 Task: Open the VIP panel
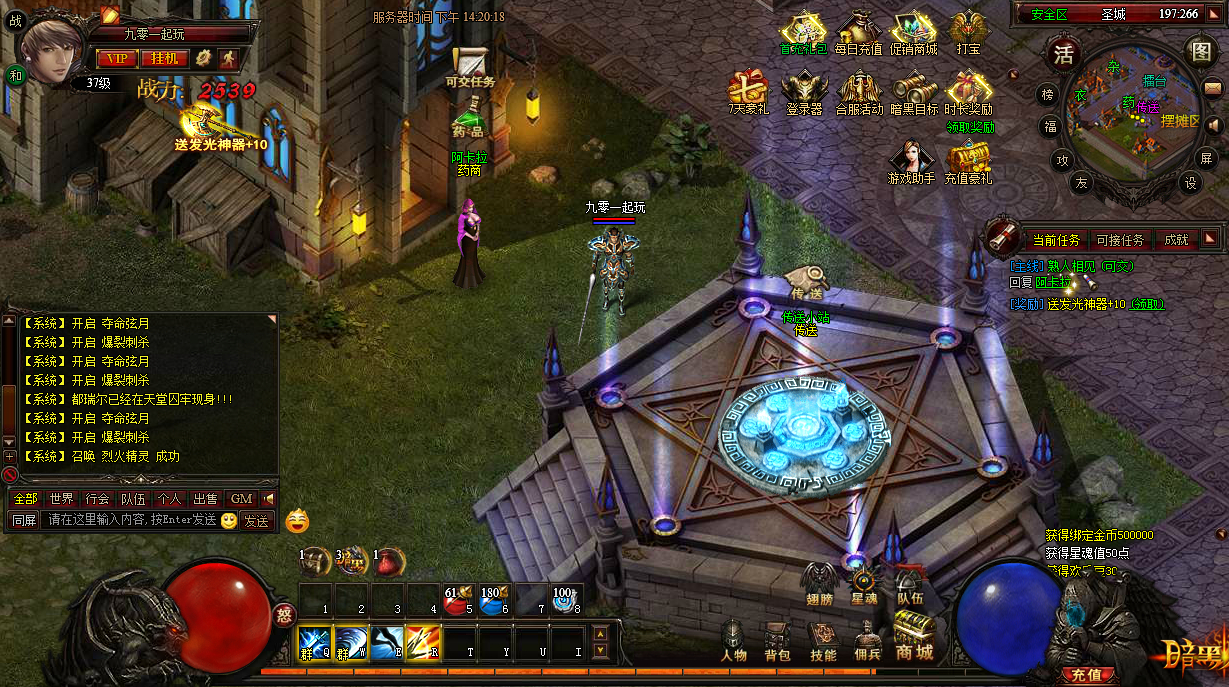[x=117, y=58]
